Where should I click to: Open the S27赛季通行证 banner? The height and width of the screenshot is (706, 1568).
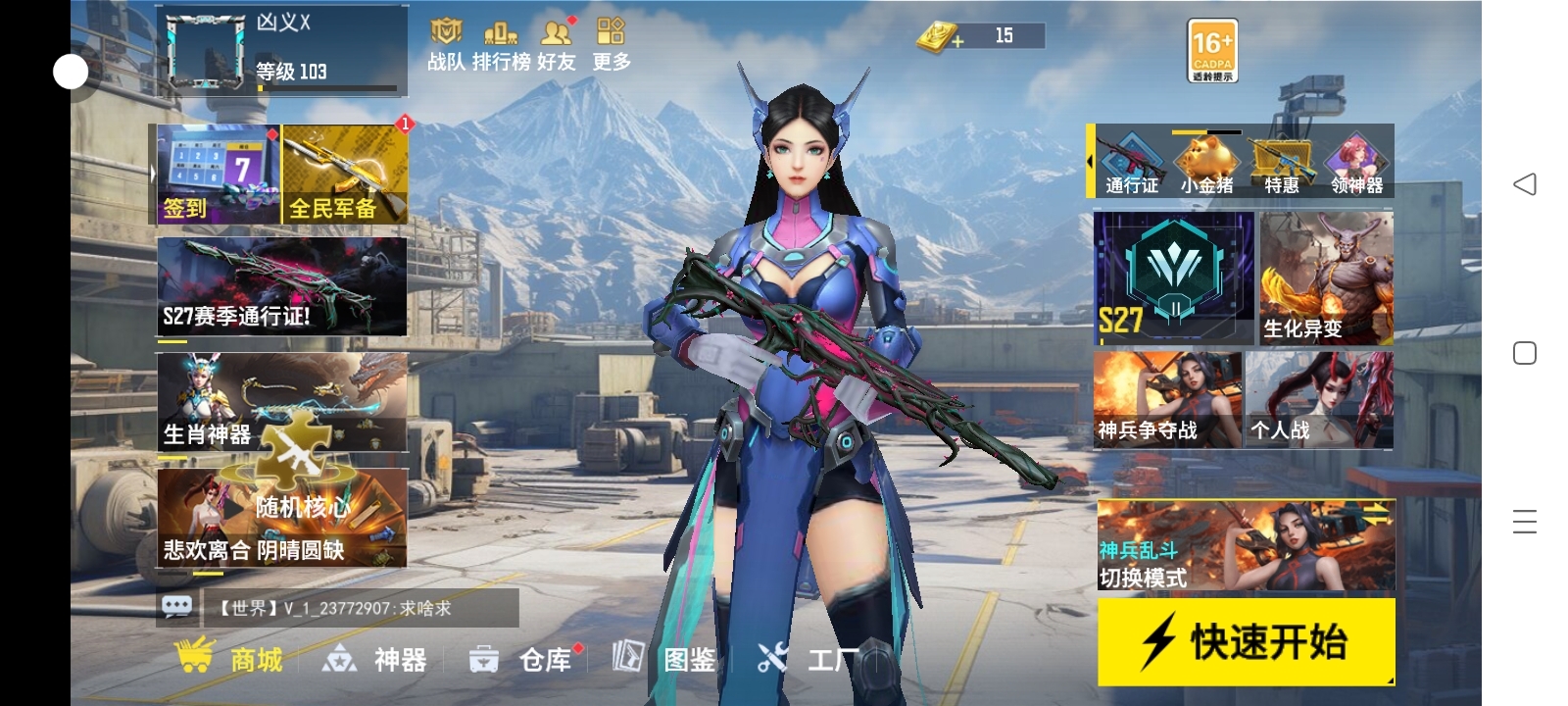pos(280,286)
